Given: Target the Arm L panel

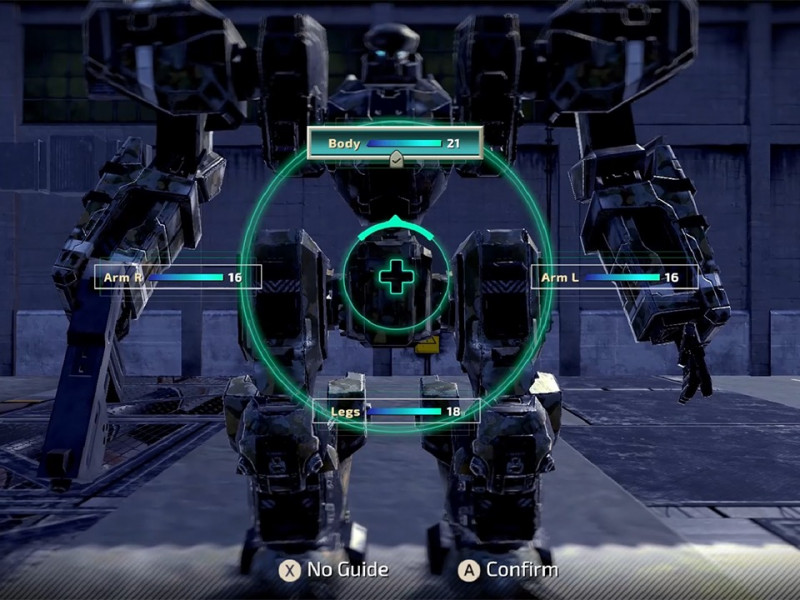Looking at the screenshot, I should (x=613, y=277).
